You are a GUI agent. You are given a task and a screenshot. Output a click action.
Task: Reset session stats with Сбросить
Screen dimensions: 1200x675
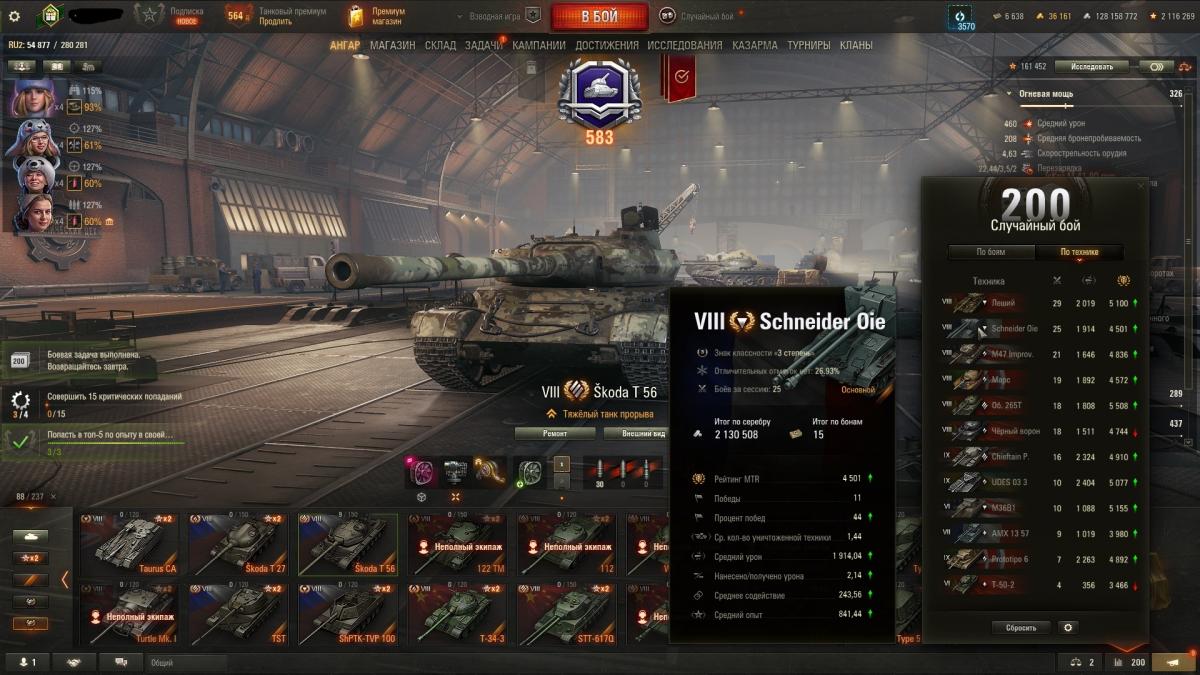(1021, 628)
